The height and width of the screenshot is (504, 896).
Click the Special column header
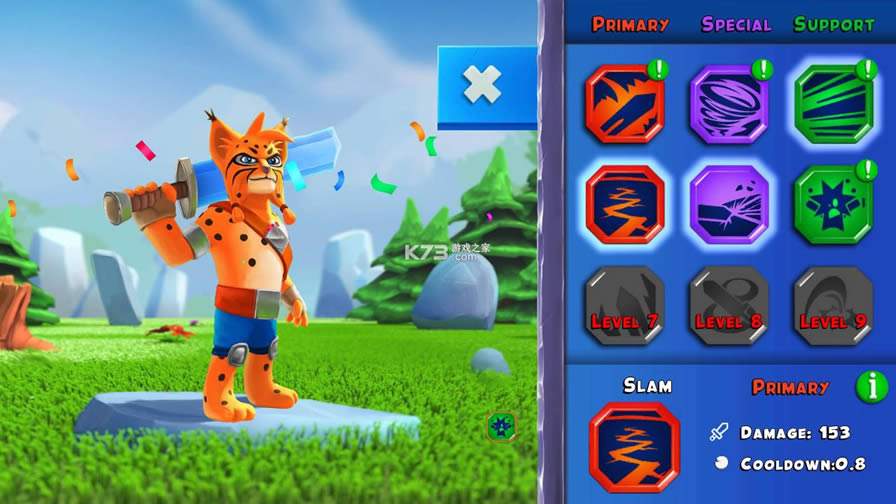736,24
